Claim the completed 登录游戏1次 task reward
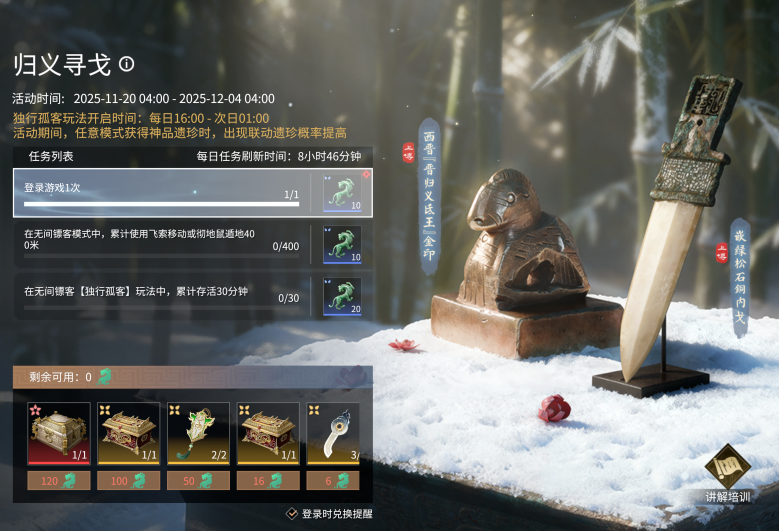Screen dimensions: 779x531 tap(341, 192)
